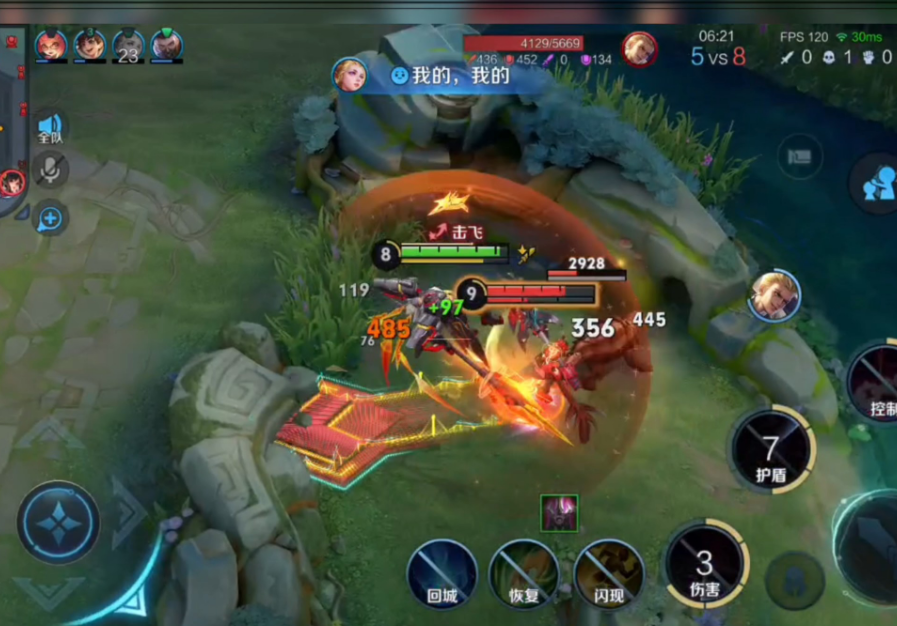This screenshot has height=626, width=897.
Task: Toggle the 全队 team speaker
Action: [x=49, y=128]
